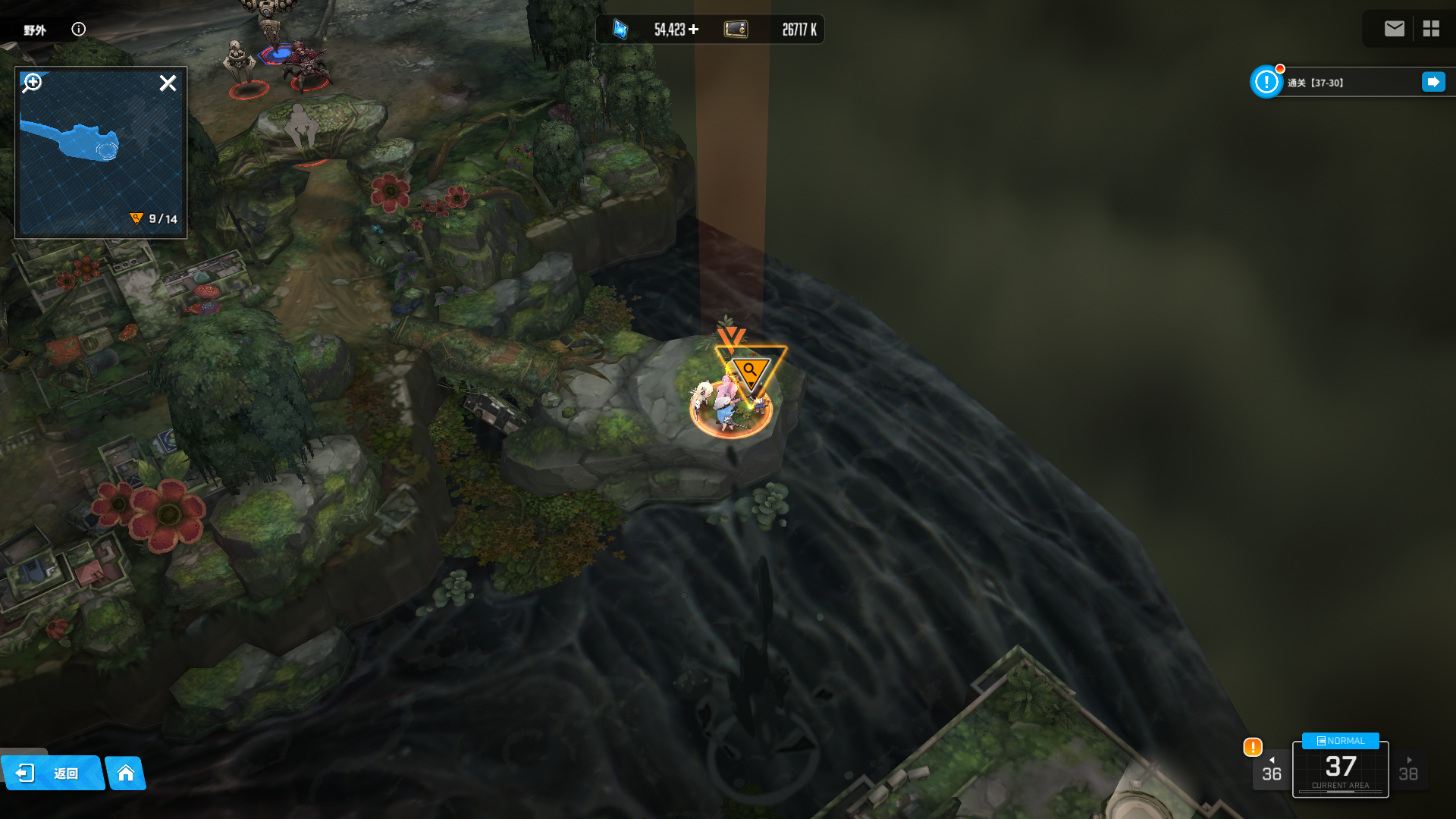This screenshot has height=819, width=1456.
Task: Open the mailbox envelope icon
Action: pyautogui.click(x=1394, y=29)
